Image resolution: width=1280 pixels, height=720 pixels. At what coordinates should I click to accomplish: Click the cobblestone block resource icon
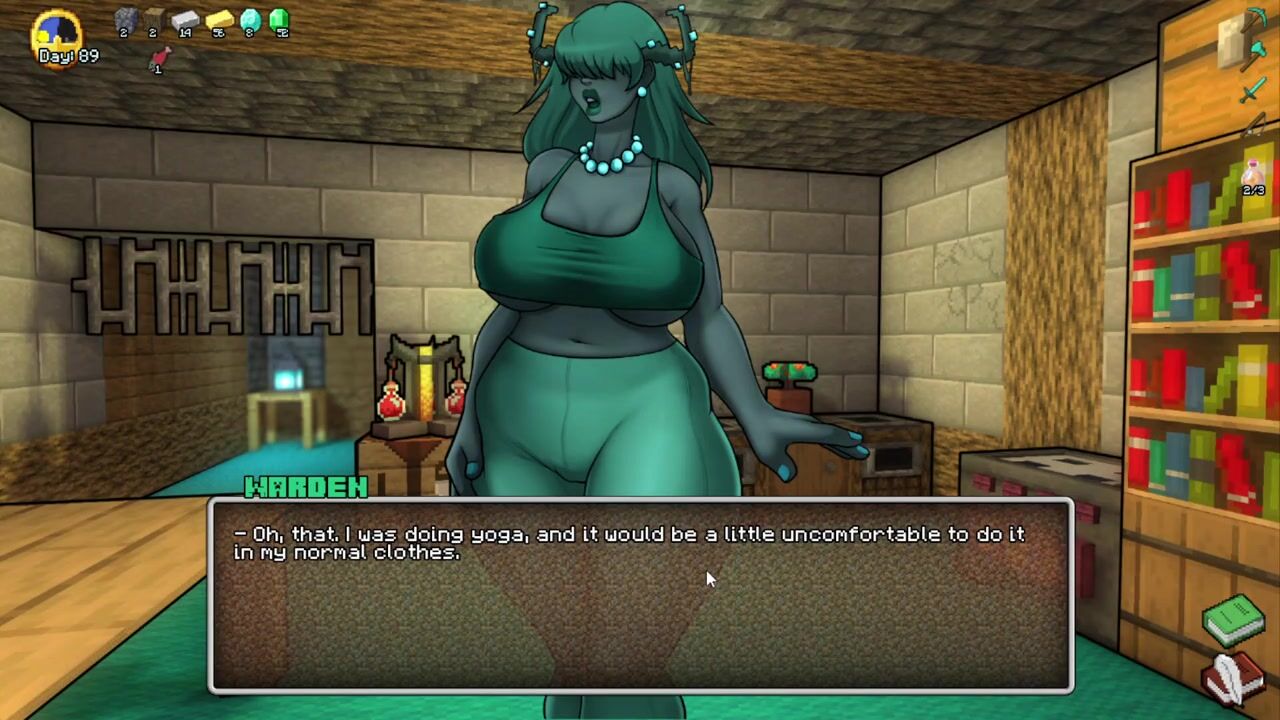click(x=125, y=19)
